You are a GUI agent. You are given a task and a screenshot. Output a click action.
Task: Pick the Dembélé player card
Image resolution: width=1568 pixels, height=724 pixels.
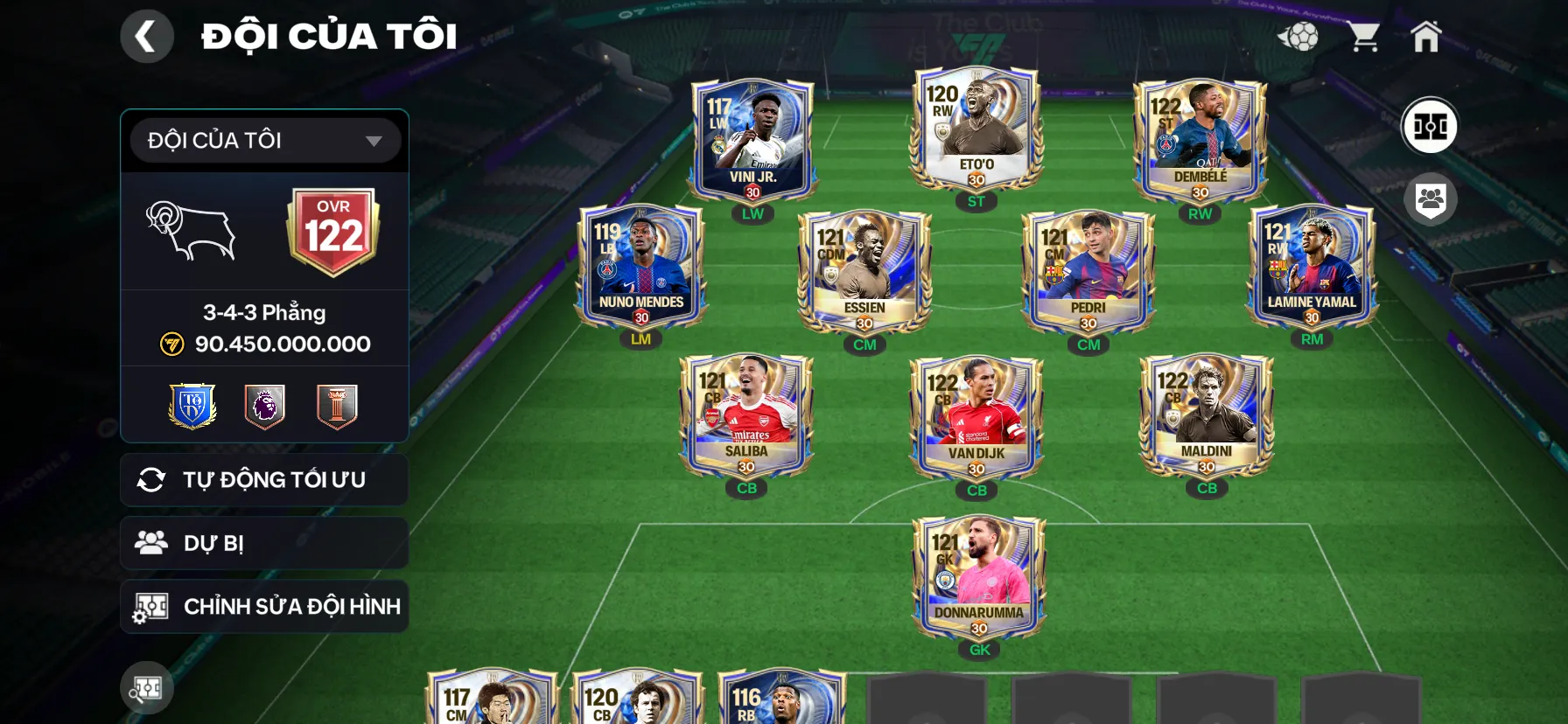click(x=1200, y=140)
